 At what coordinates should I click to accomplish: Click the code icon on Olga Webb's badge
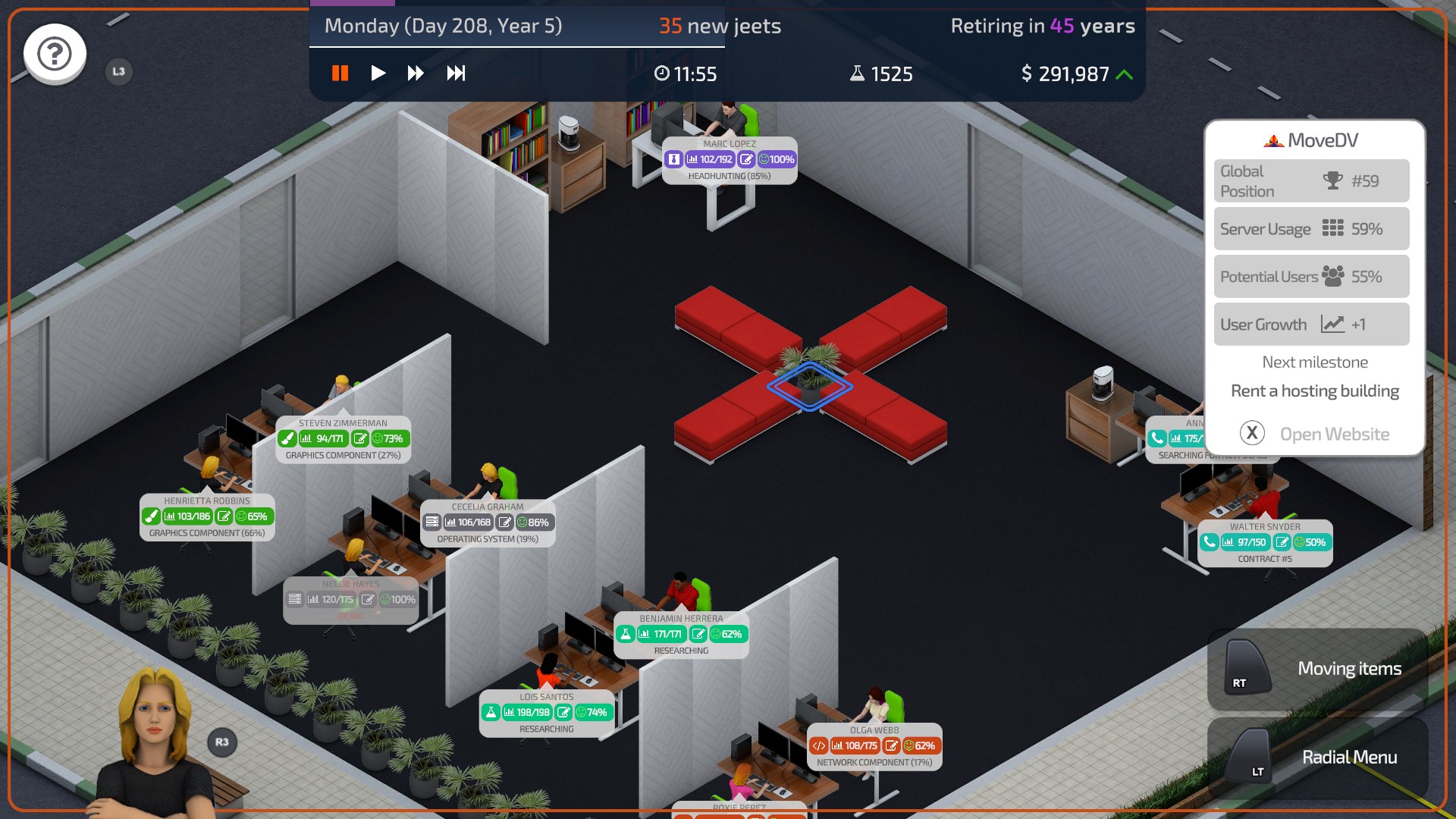point(821,745)
